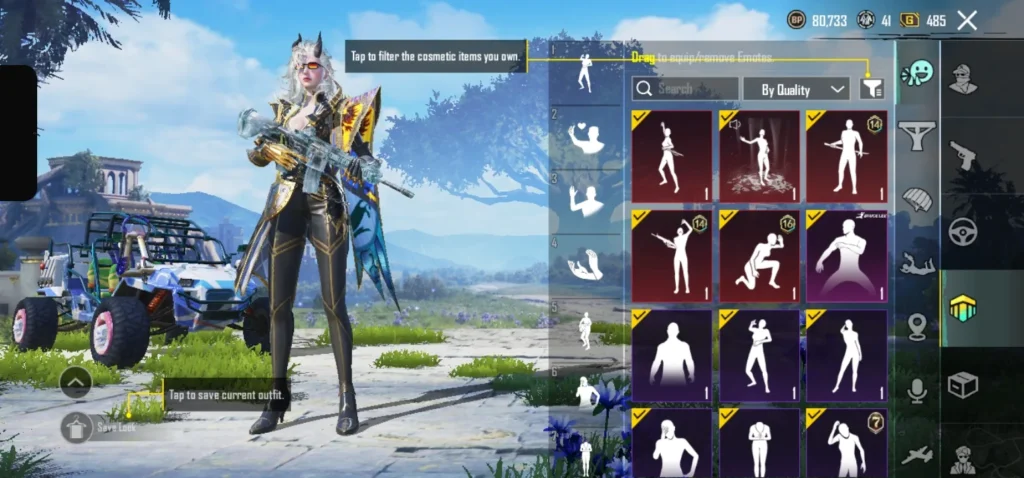
Task: Open the By Quality sort dropdown
Action: click(796, 89)
